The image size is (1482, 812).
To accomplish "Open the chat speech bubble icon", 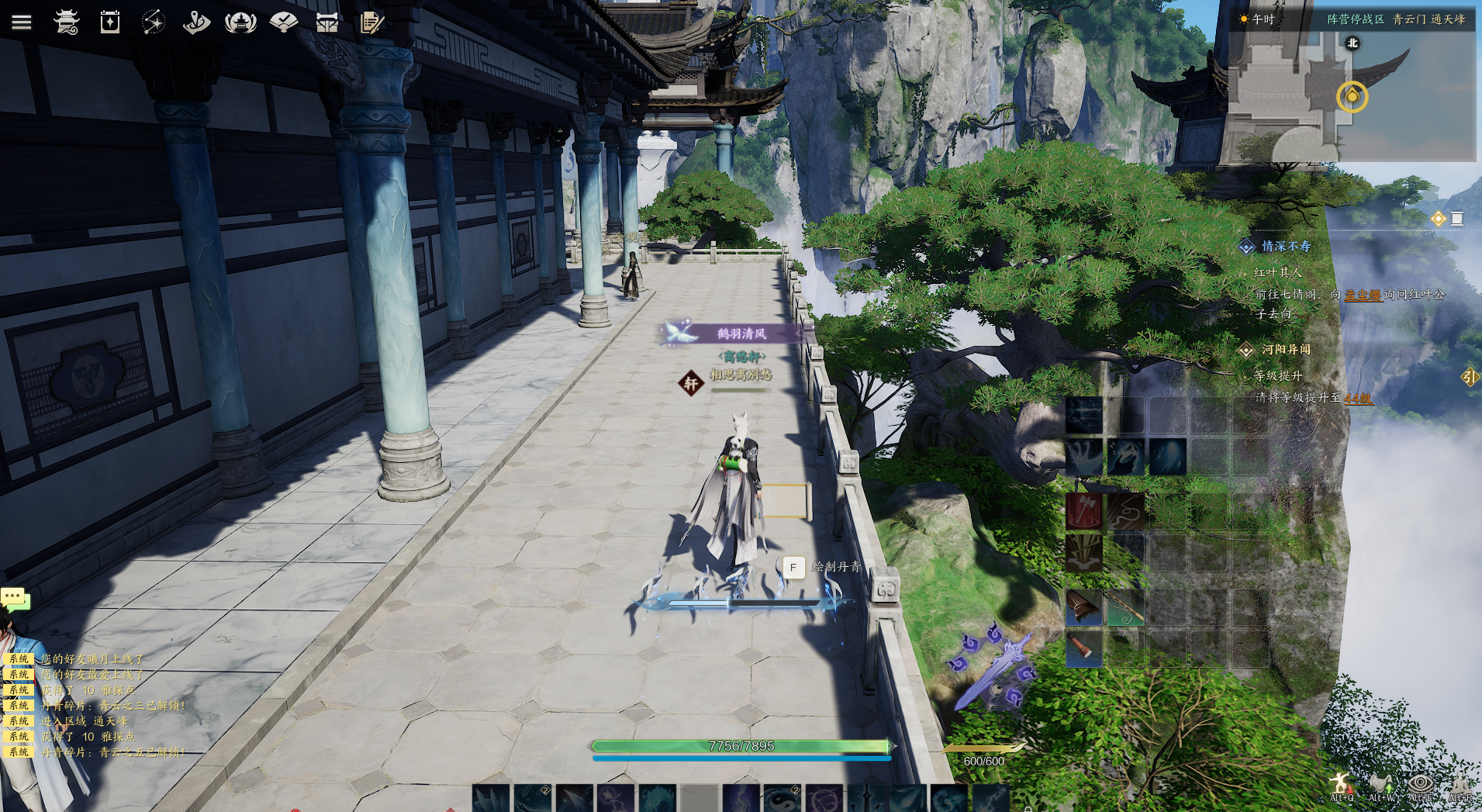I will [x=15, y=598].
